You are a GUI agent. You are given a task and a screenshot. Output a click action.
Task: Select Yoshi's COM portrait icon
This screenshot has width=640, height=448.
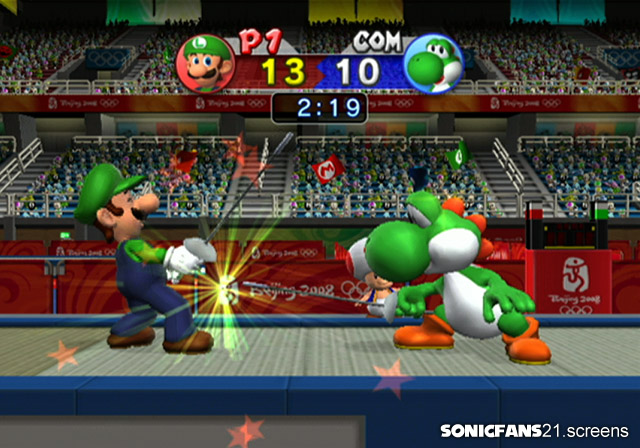point(432,66)
